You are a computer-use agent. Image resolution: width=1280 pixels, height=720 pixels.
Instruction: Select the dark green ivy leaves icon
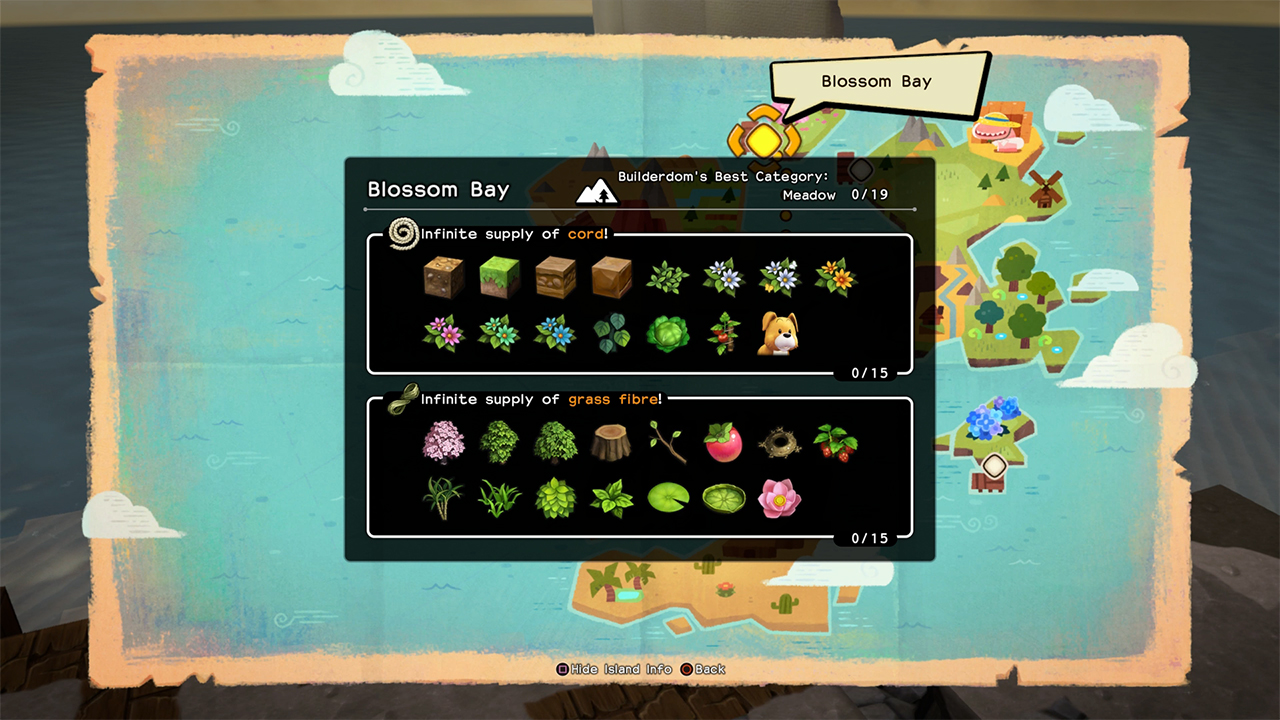click(x=610, y=333)
